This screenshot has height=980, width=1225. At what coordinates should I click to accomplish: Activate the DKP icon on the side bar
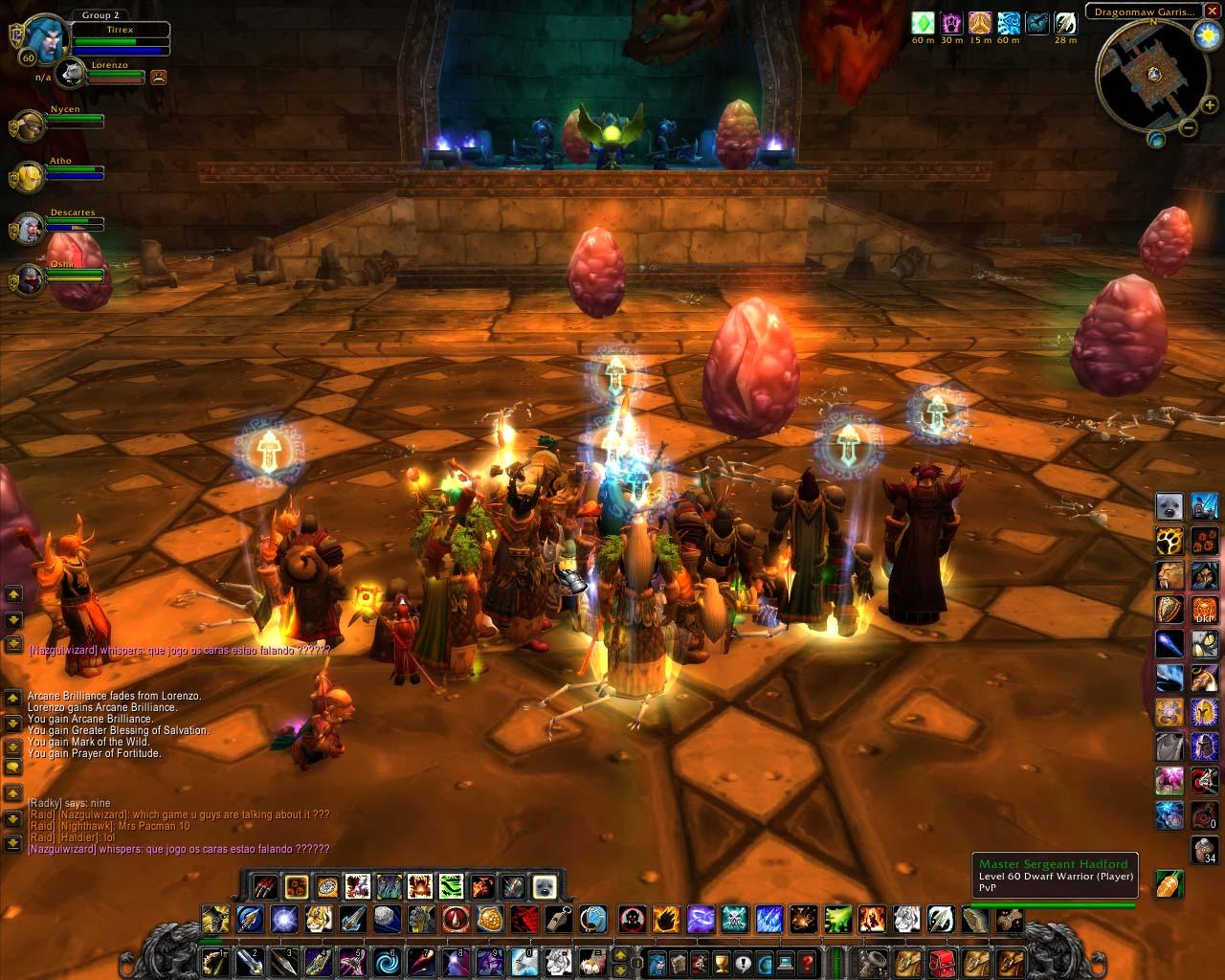(1205, 609)
